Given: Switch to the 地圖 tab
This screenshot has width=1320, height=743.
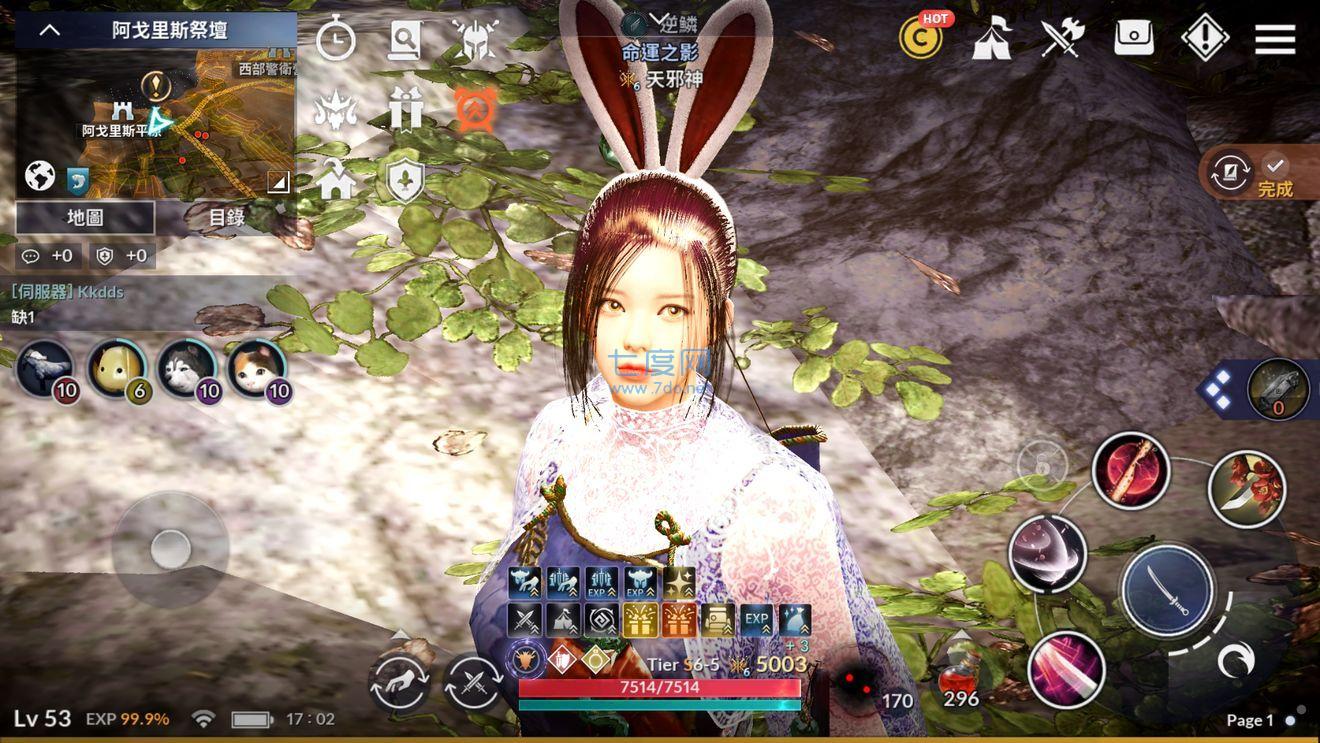Looking at the screenshot, I should (84, 218).
